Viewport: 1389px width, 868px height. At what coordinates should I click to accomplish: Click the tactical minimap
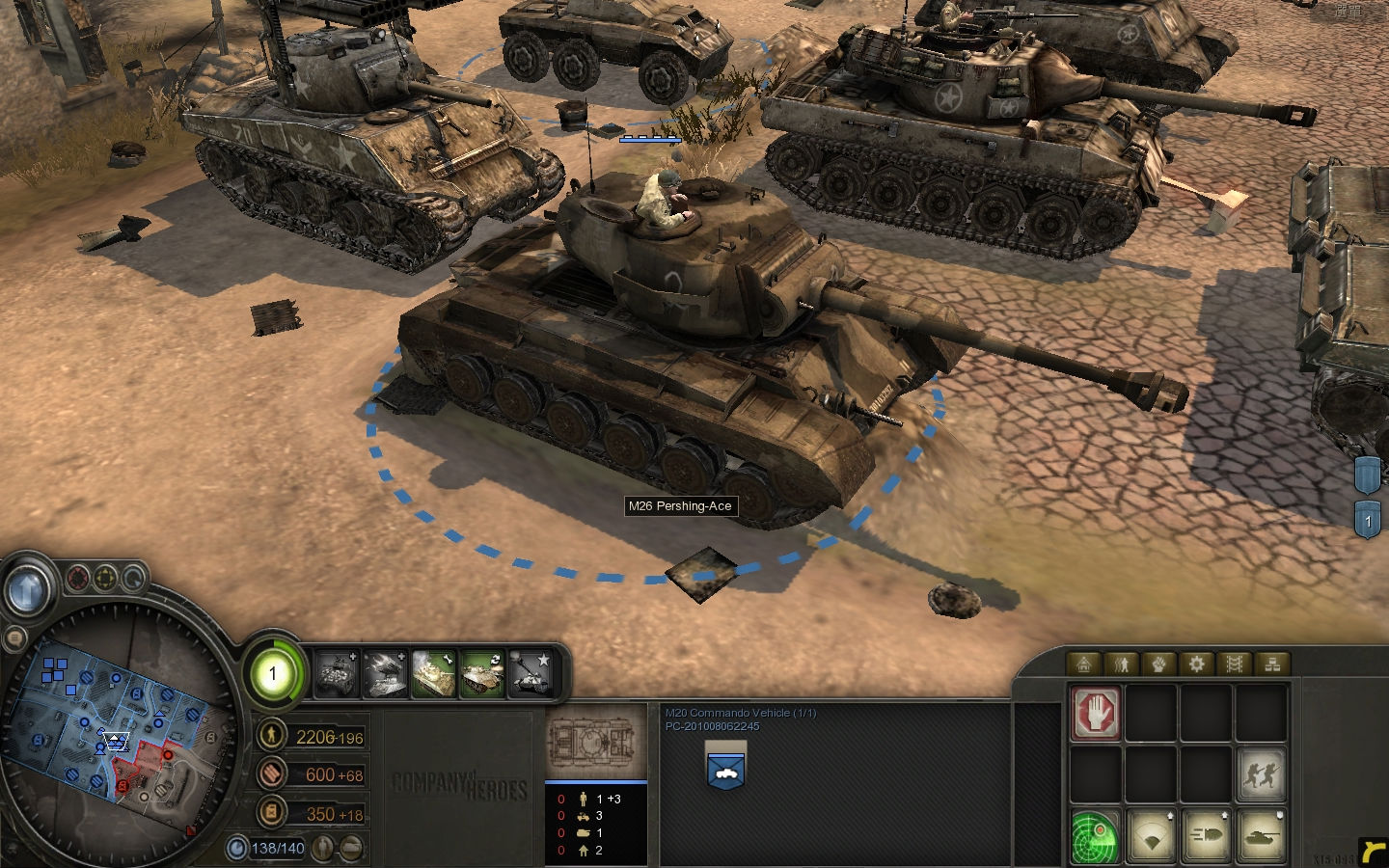coord(116,733)
